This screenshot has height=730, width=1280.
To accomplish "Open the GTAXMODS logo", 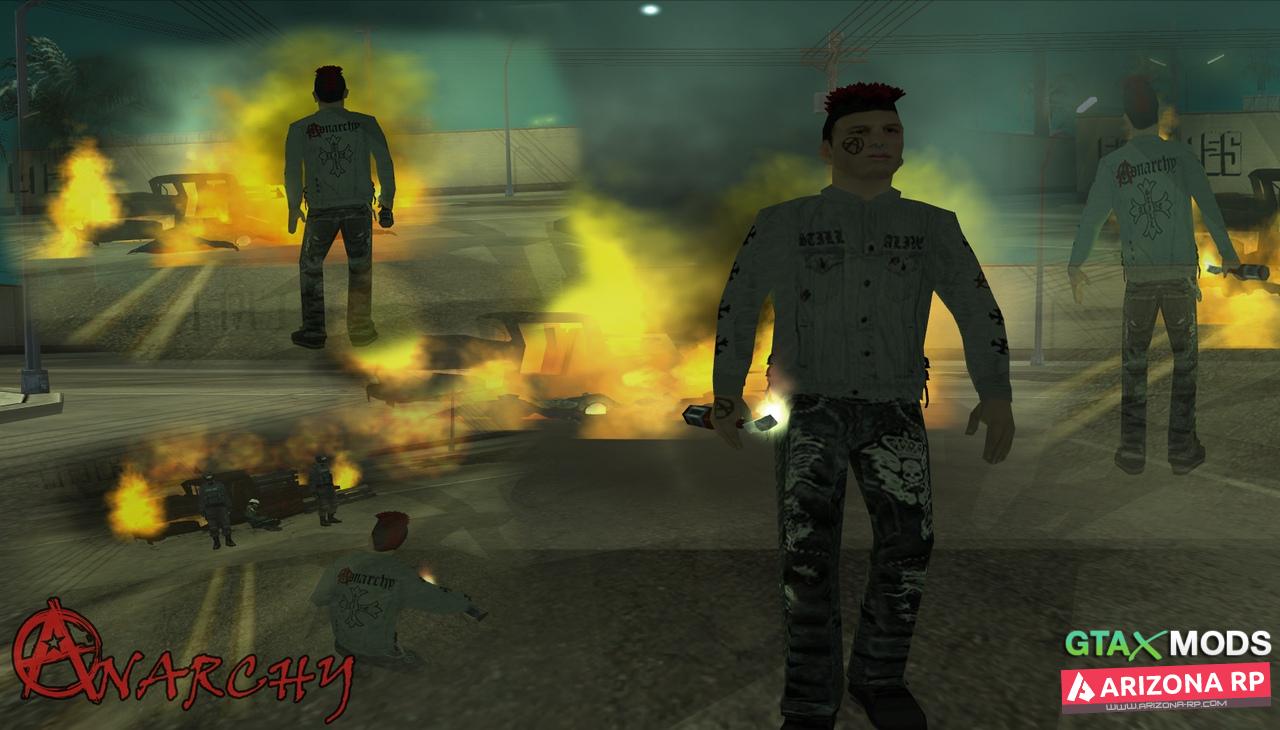I will click(x=1167, y=643).
